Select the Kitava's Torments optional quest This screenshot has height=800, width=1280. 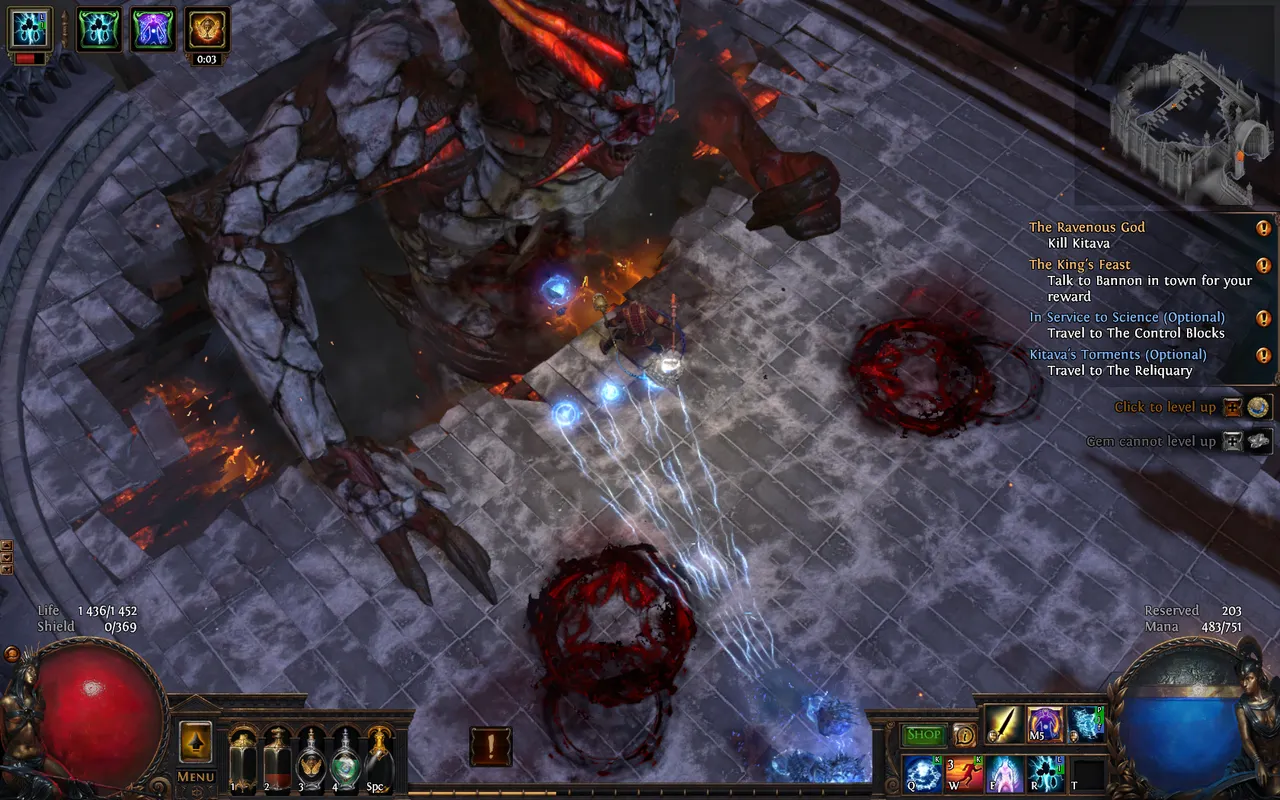pyautogui.click(x=1117, y=354)
